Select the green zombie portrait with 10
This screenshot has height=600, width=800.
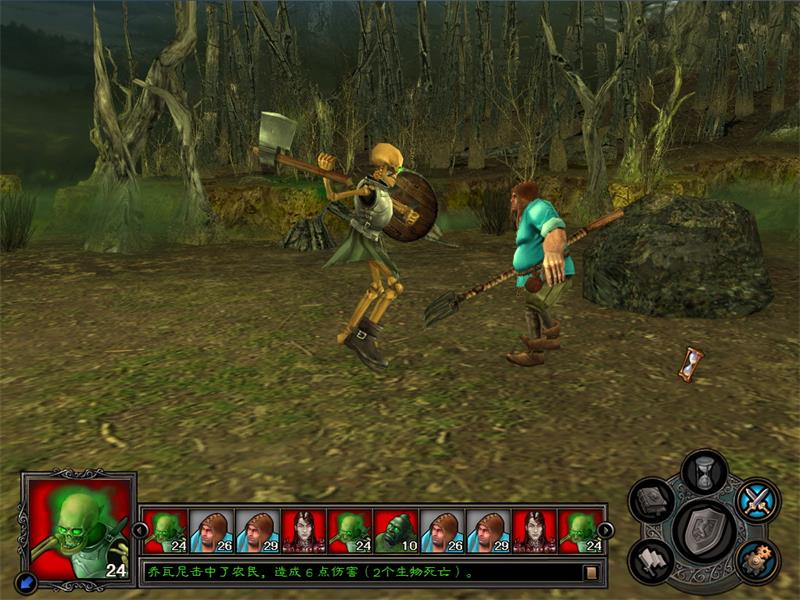point(396,531)
